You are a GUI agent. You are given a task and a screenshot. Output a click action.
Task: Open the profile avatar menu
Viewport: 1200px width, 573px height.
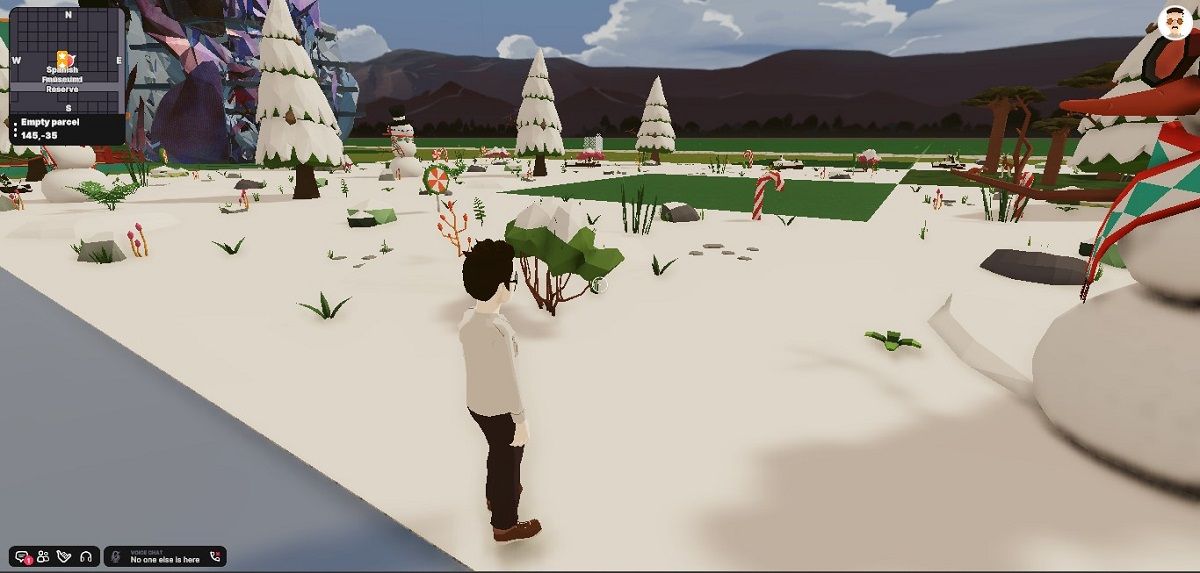pos(1175,22)
